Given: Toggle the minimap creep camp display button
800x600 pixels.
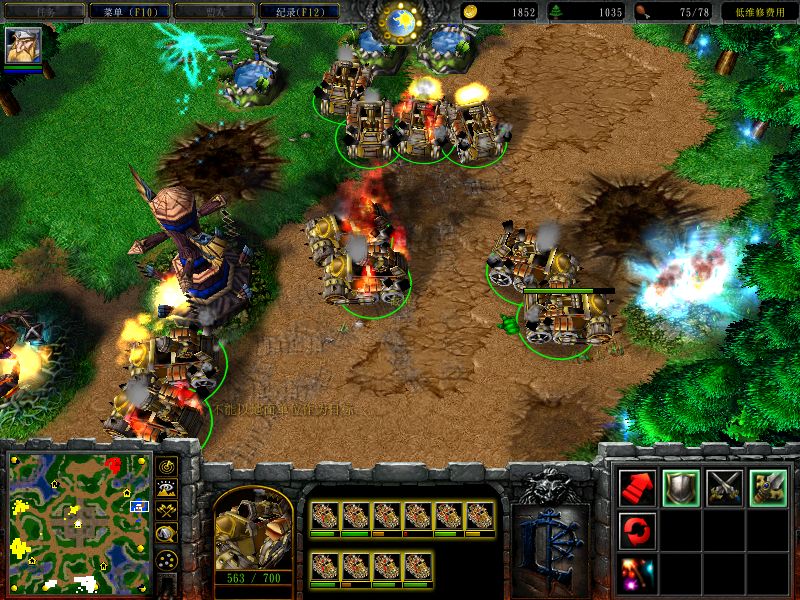Looking at the screenshot, I should [x=167, y=533].
